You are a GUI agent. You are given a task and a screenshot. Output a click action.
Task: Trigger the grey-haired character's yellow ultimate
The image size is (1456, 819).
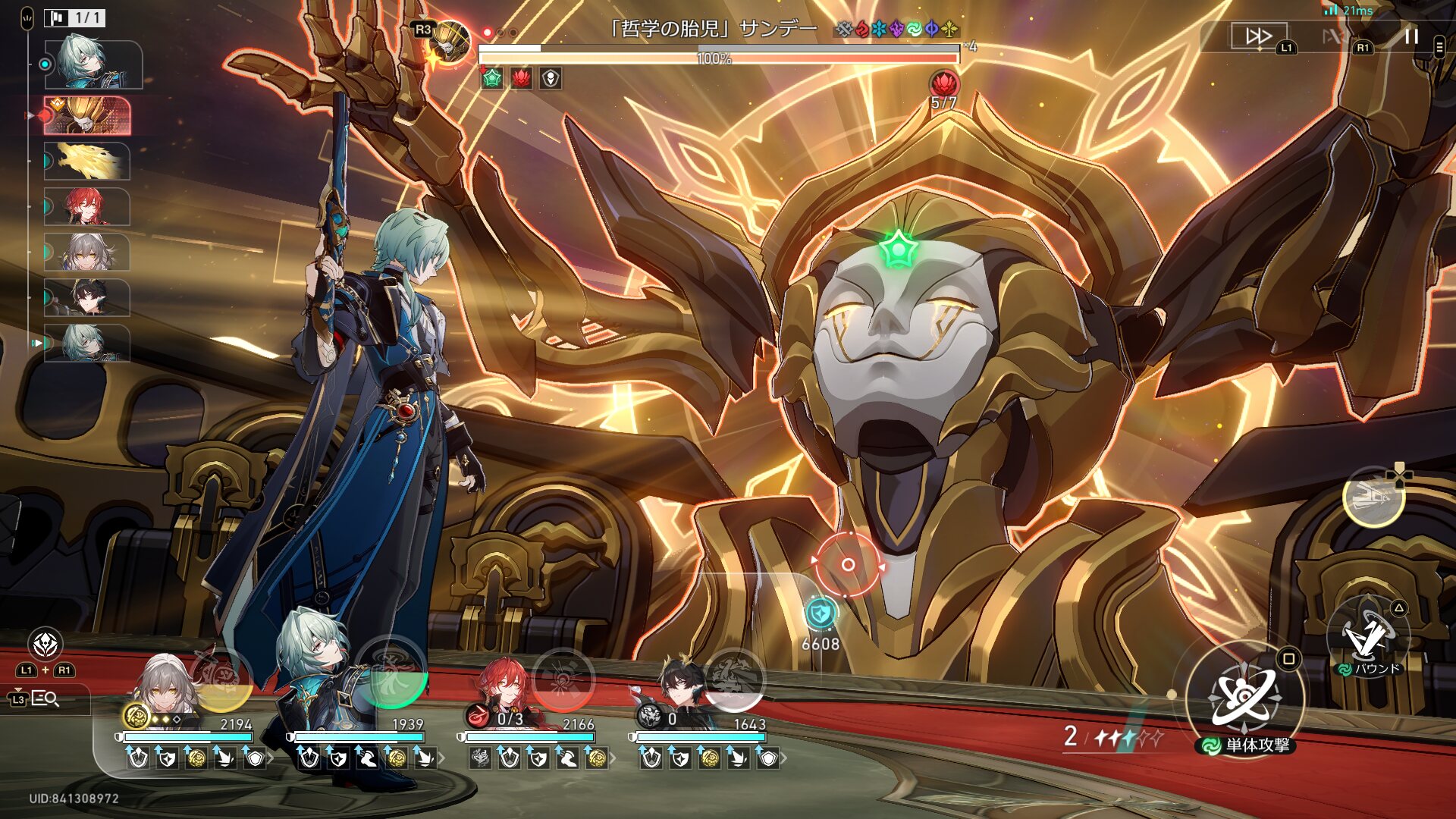(221, 677)
